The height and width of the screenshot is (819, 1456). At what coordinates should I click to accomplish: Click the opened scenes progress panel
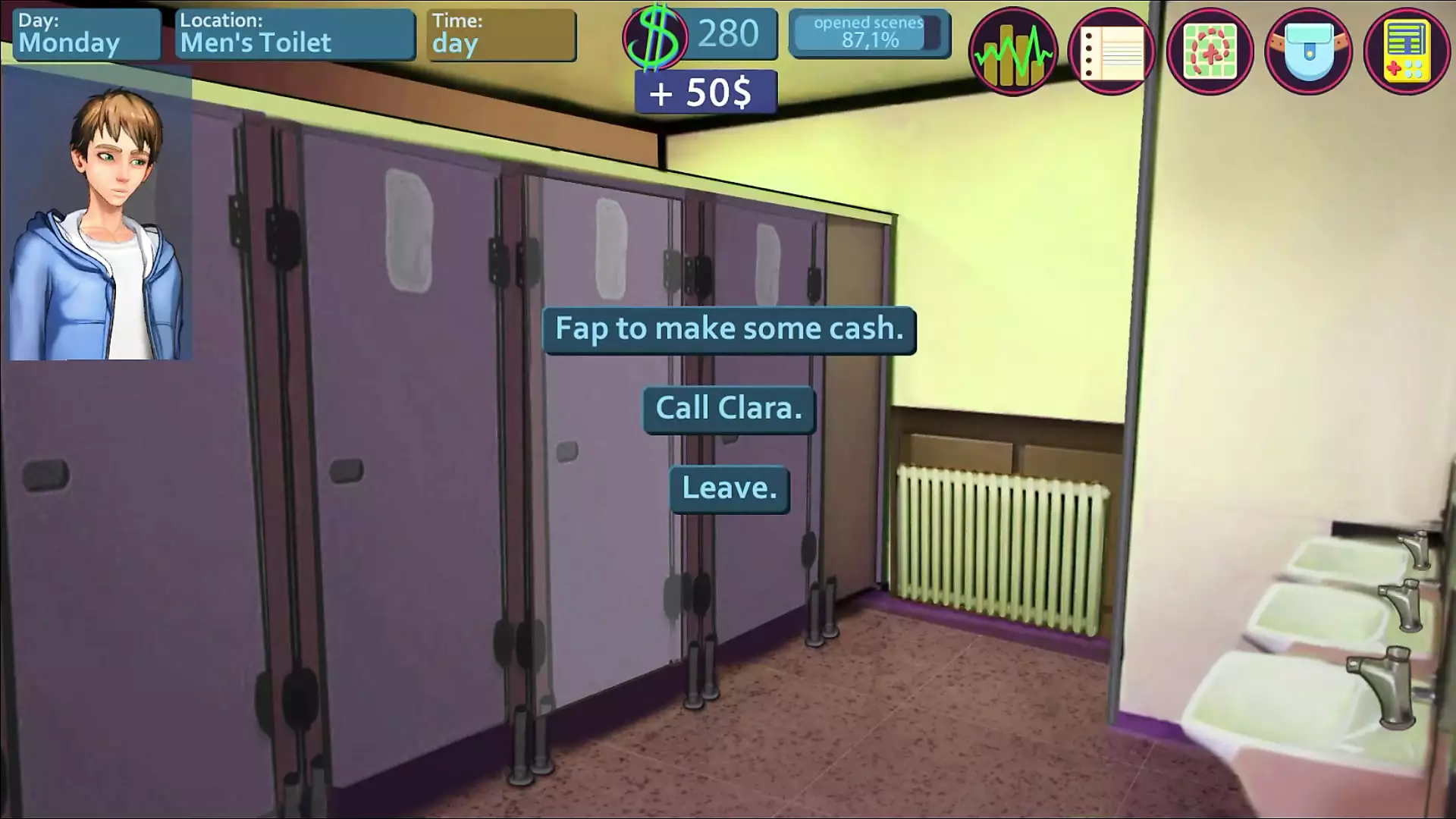(x=869, y=33)
